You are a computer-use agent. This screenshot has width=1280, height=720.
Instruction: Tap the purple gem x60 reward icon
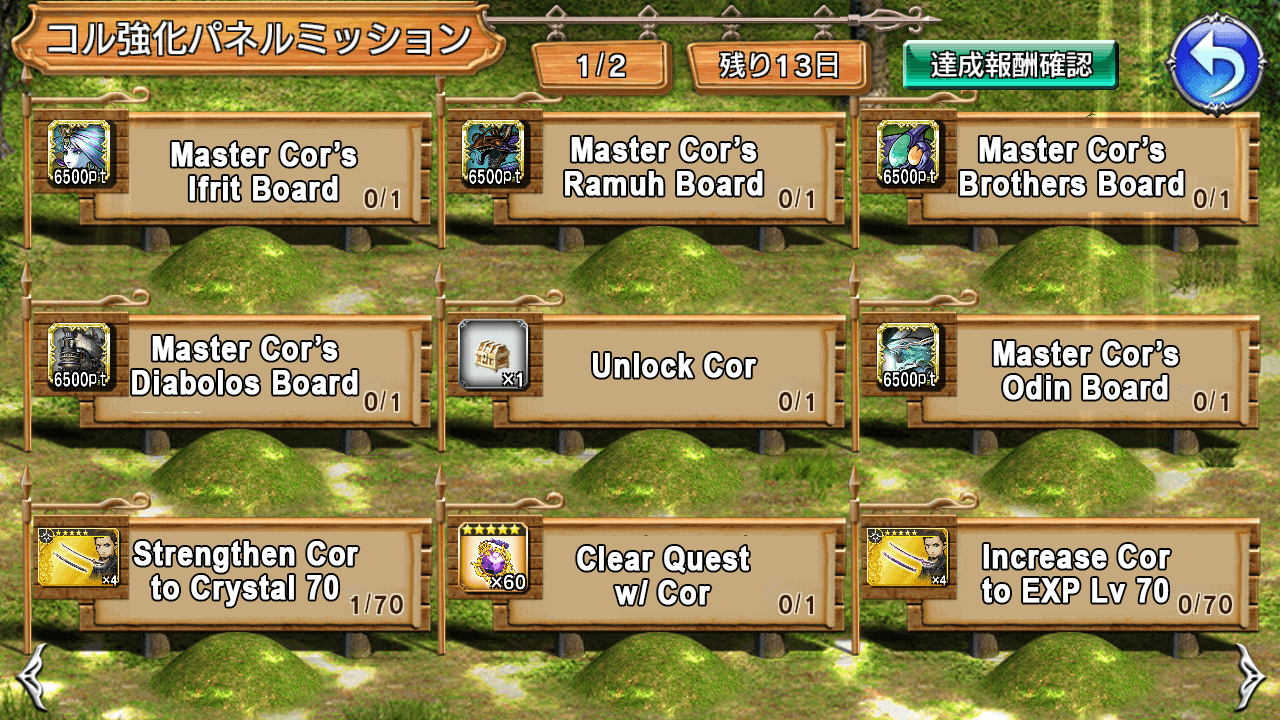pyautogui.click(x=493, y=557)
